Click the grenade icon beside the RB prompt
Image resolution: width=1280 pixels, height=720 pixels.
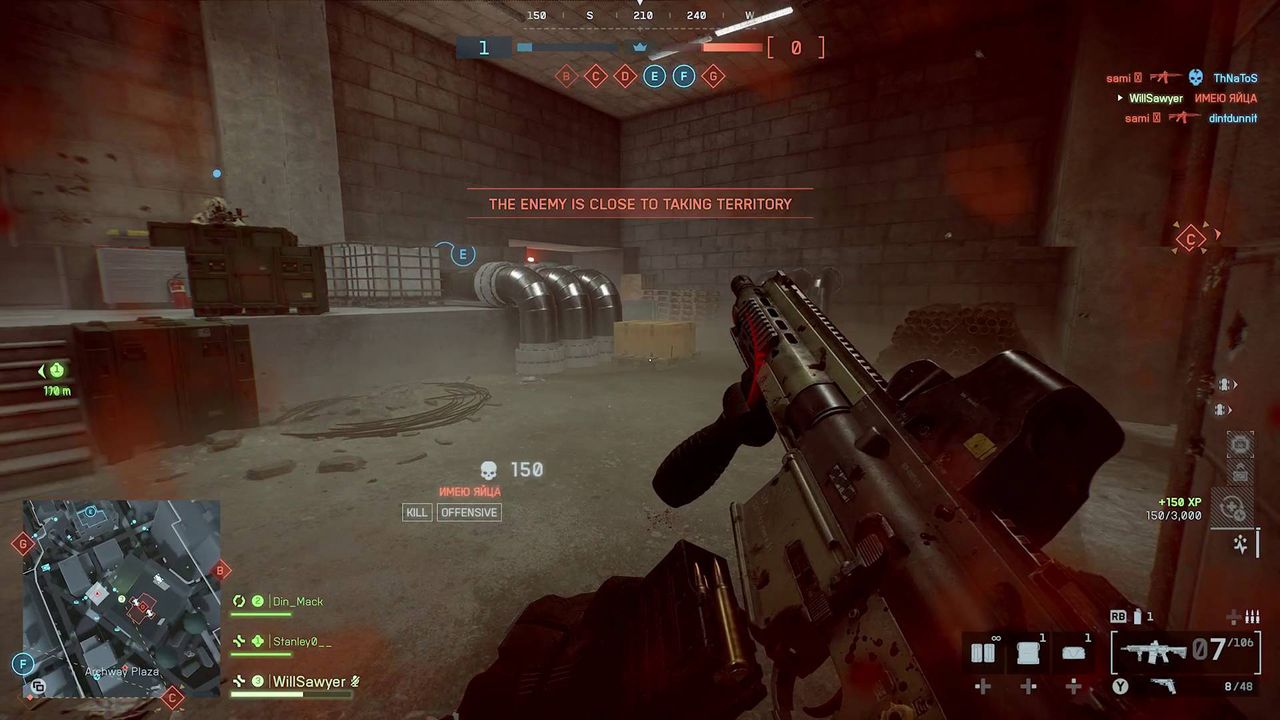[x=1139, y=617]
